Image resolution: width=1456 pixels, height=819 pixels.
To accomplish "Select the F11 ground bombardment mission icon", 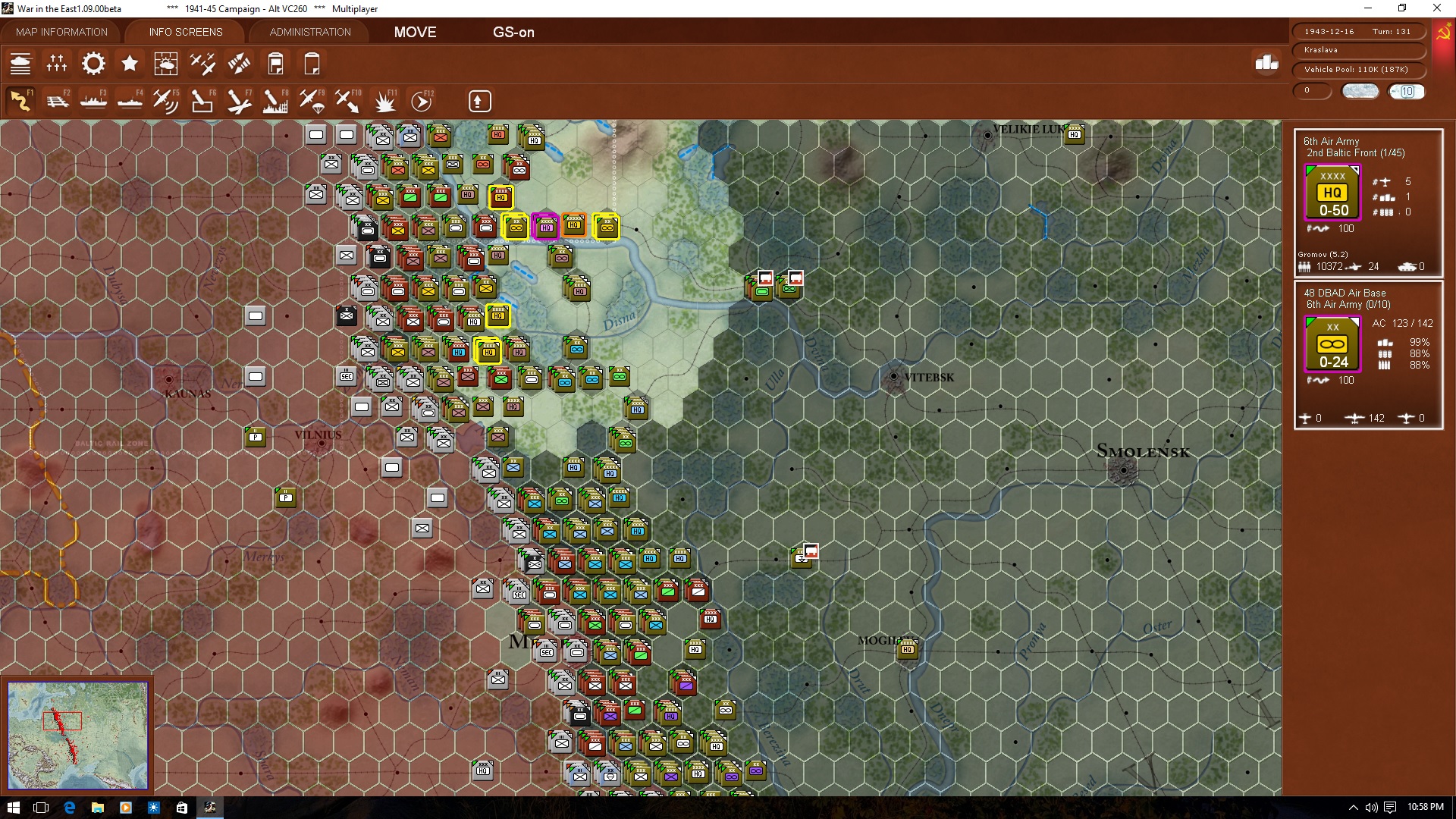I will [386, 101].
